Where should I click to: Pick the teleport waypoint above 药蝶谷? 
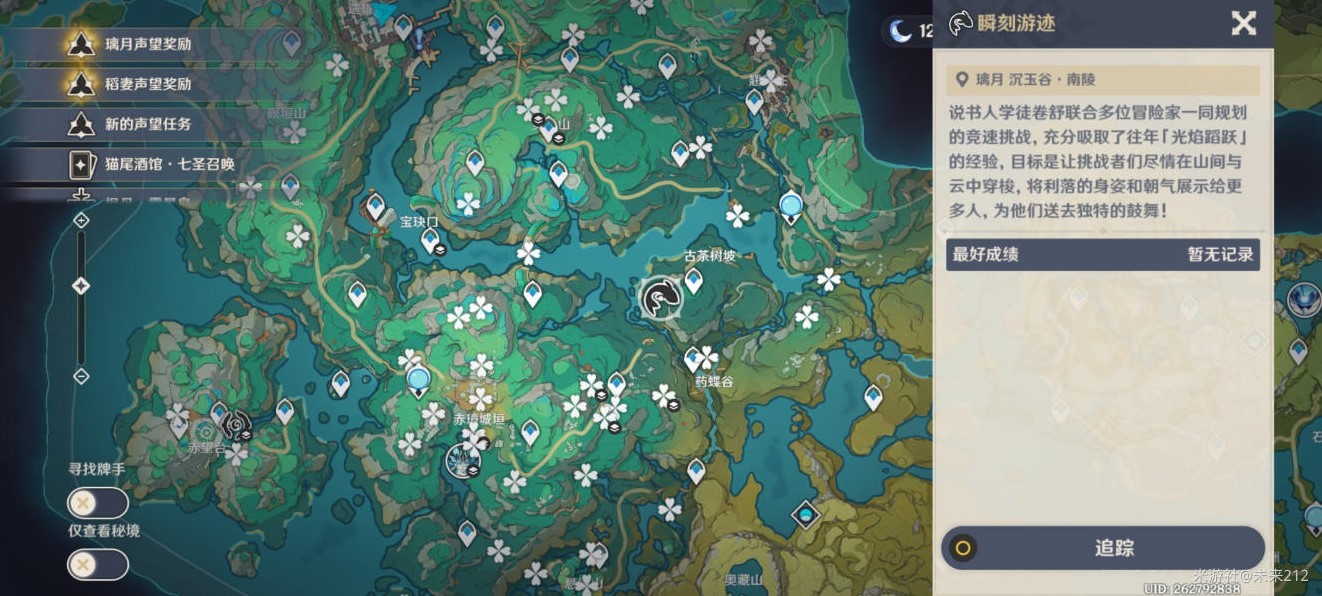click(692, 359)
